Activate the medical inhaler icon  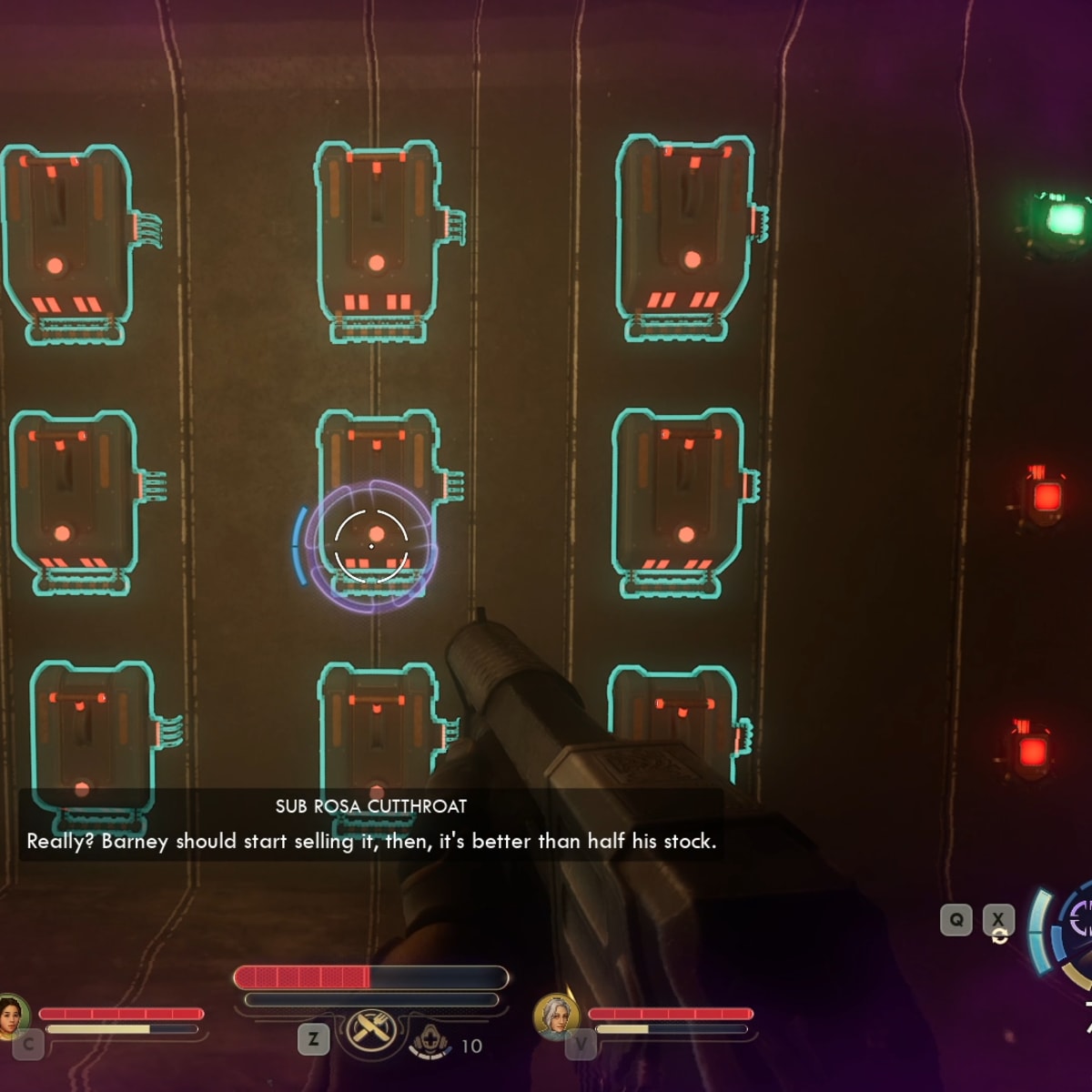pyautogui.click(x=430, y=1042)
